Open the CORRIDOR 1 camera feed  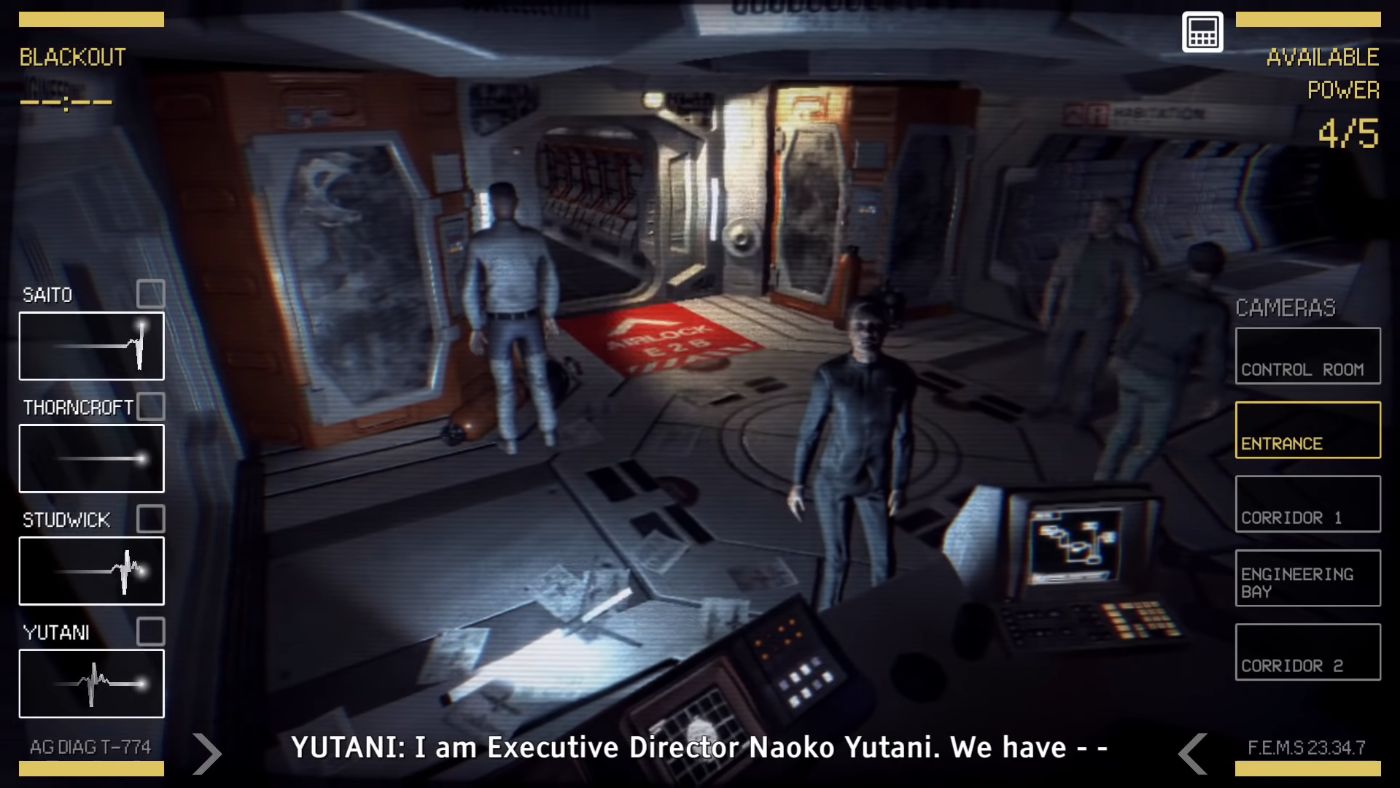pyautogui.click(x=1307, y=503)
